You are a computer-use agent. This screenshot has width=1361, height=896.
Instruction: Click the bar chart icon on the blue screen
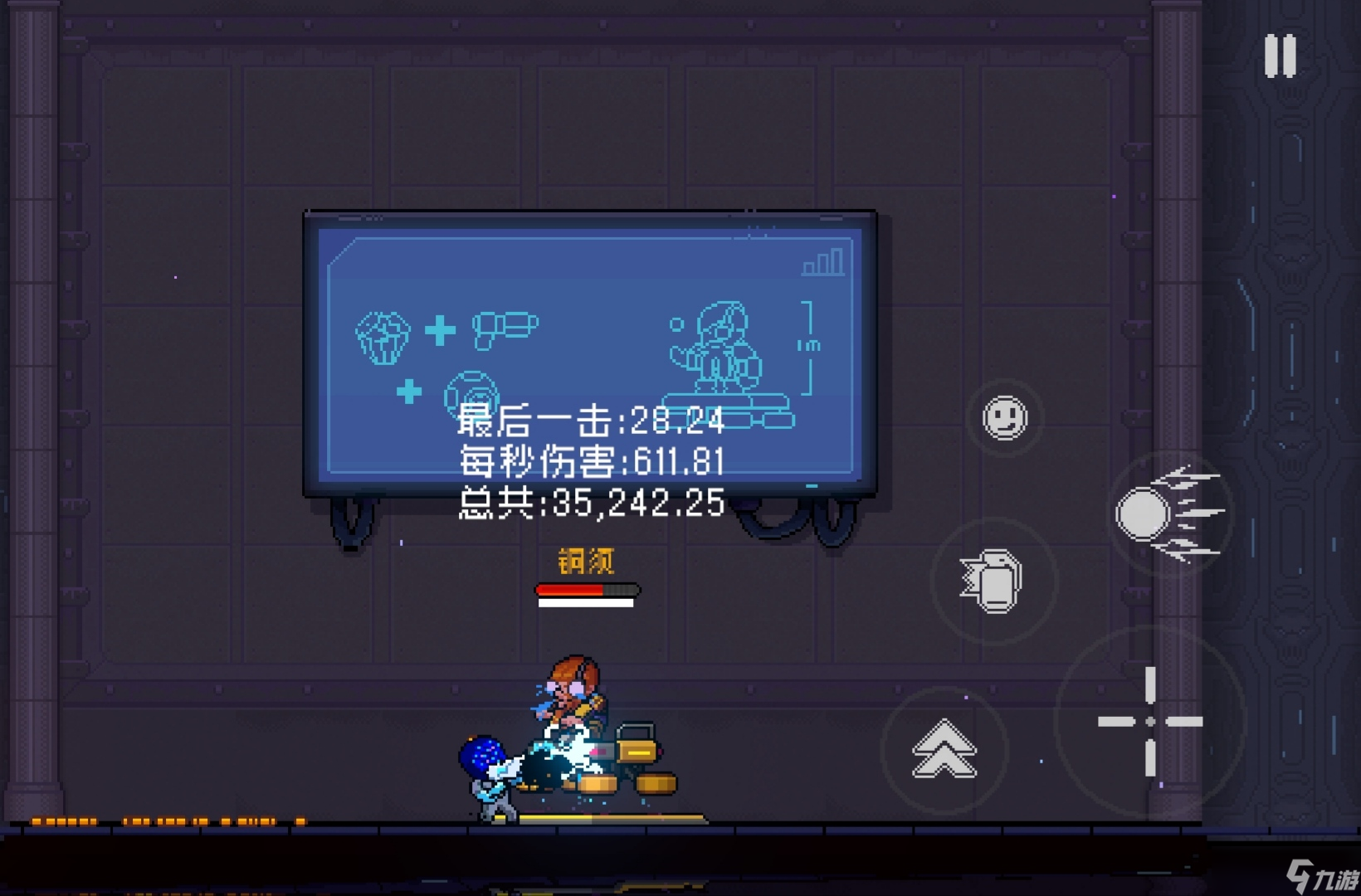coord(822,262)
